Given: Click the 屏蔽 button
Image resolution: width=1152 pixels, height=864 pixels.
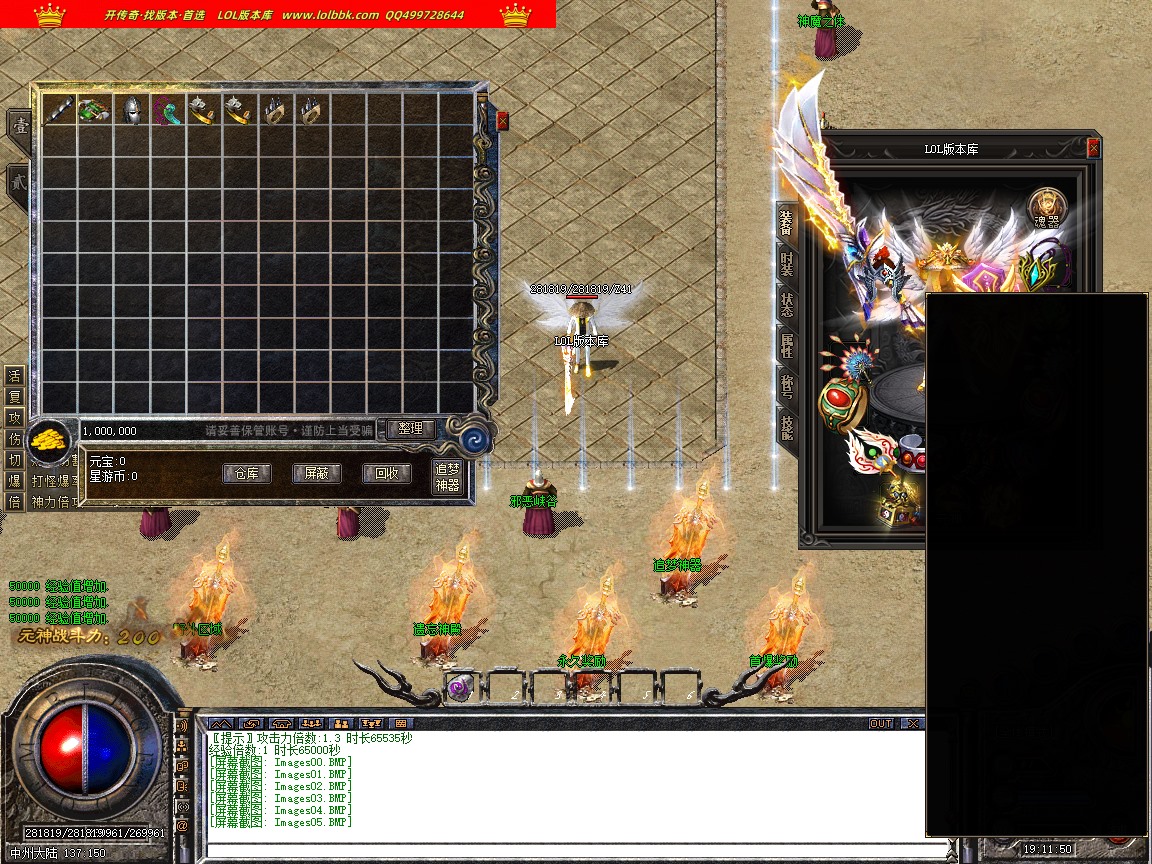Looking at the screenshot, I should tap(316, 473).
